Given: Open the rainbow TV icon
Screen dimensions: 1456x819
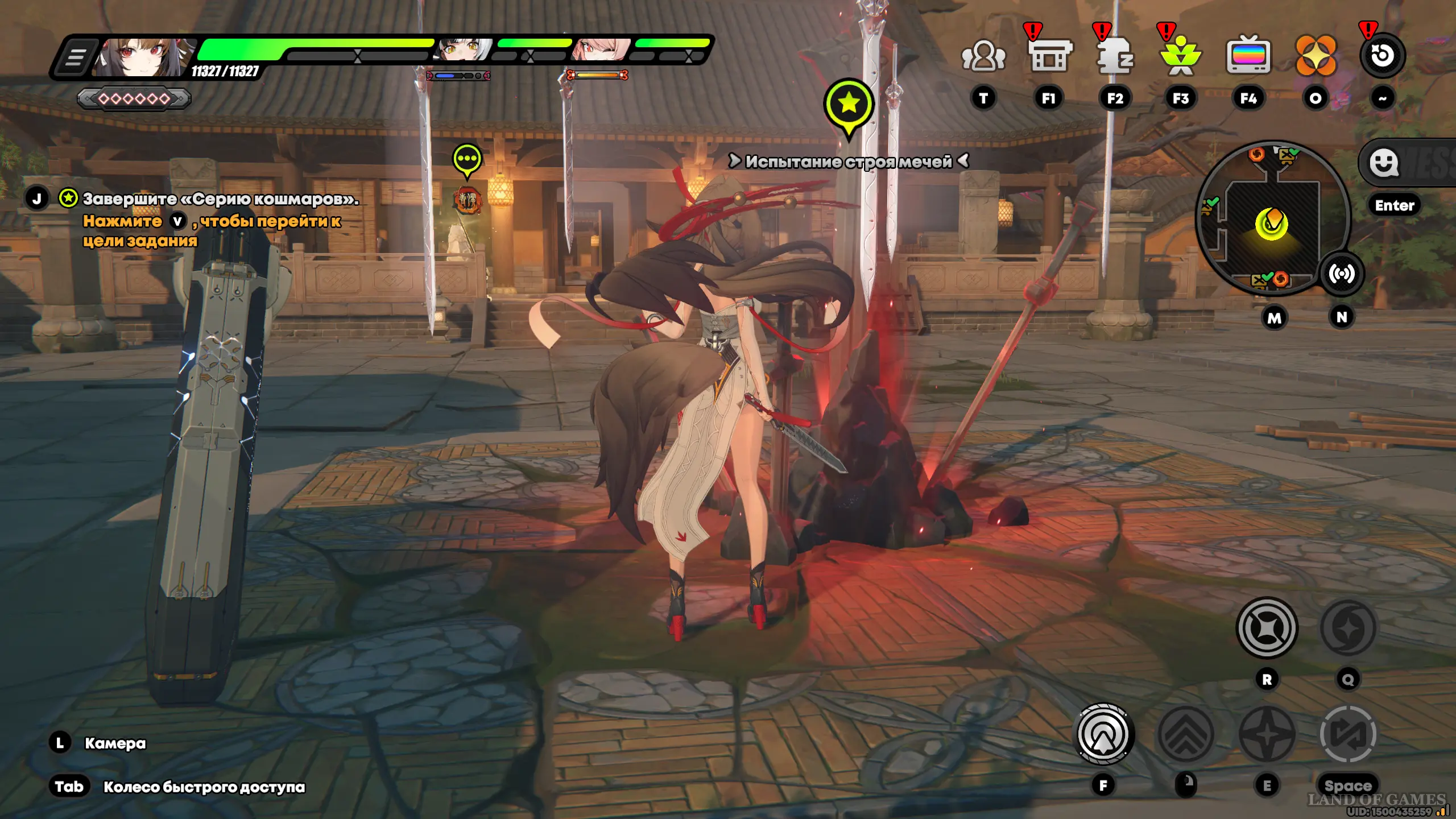Looking at the screenshot, I should [1248, 56].
